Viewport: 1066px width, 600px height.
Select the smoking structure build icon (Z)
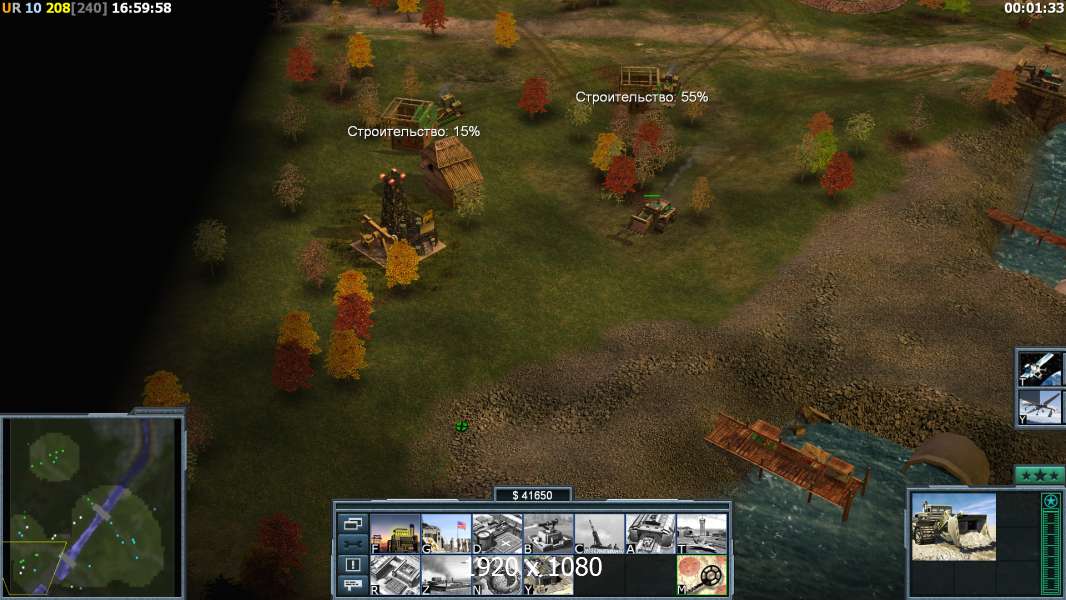click(x=446, y=575)
